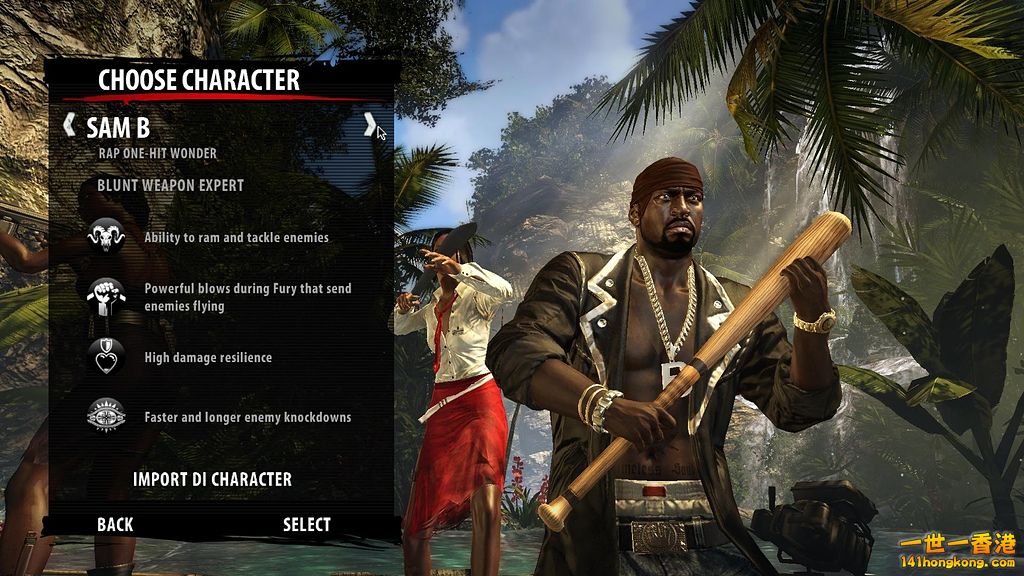Select the left arrow for previous character
Screen dimensions: 1024x576
tap(69, 126)
